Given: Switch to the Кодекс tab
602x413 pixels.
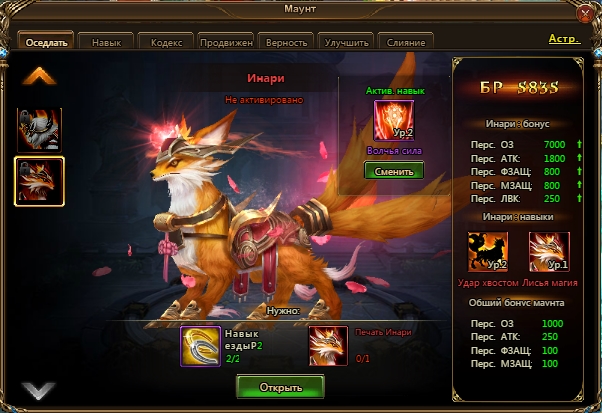Looking at the screenshot, I should (x=166, y=43).
